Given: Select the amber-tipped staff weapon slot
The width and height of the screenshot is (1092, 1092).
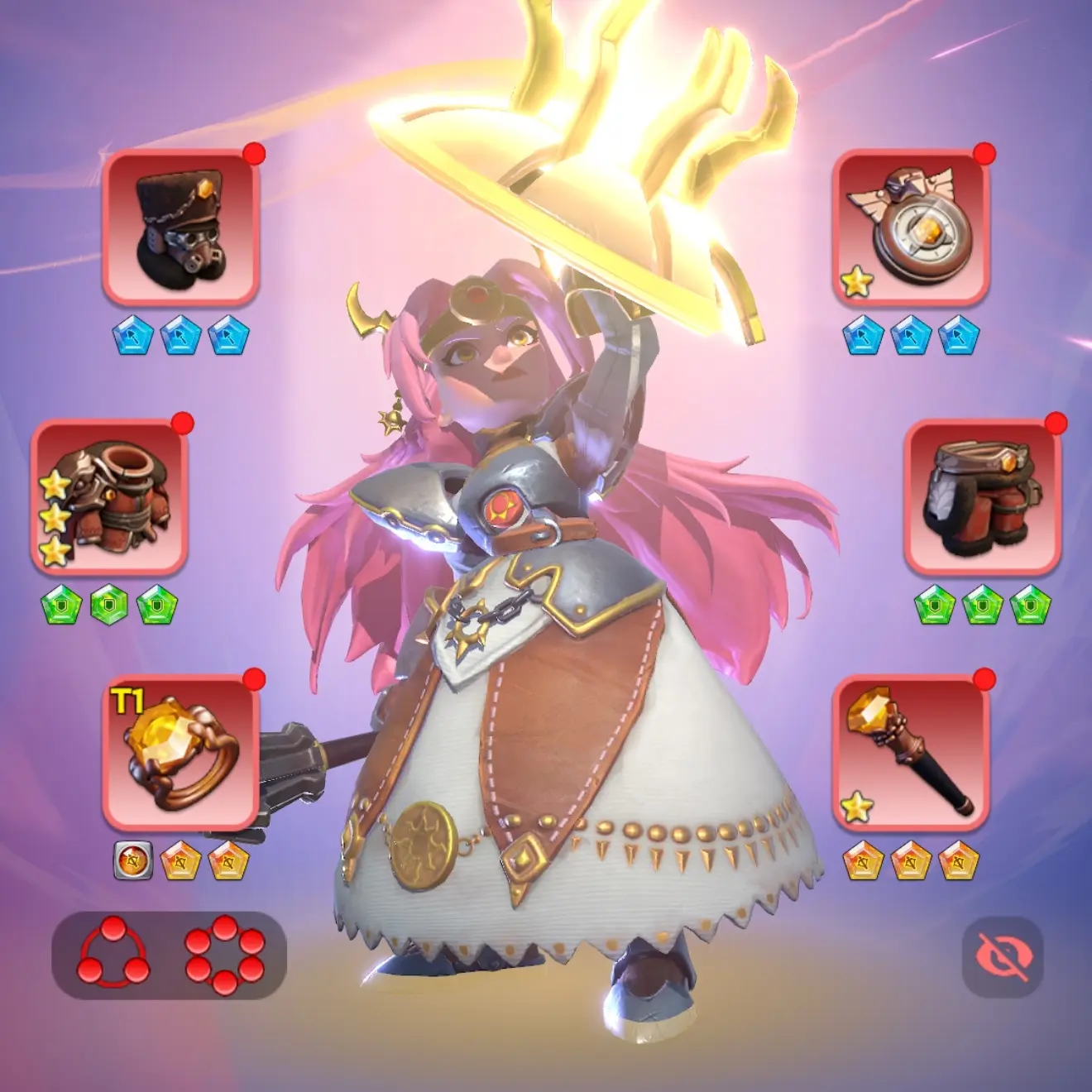Looking at the screenshot, I should click(911, 753).
